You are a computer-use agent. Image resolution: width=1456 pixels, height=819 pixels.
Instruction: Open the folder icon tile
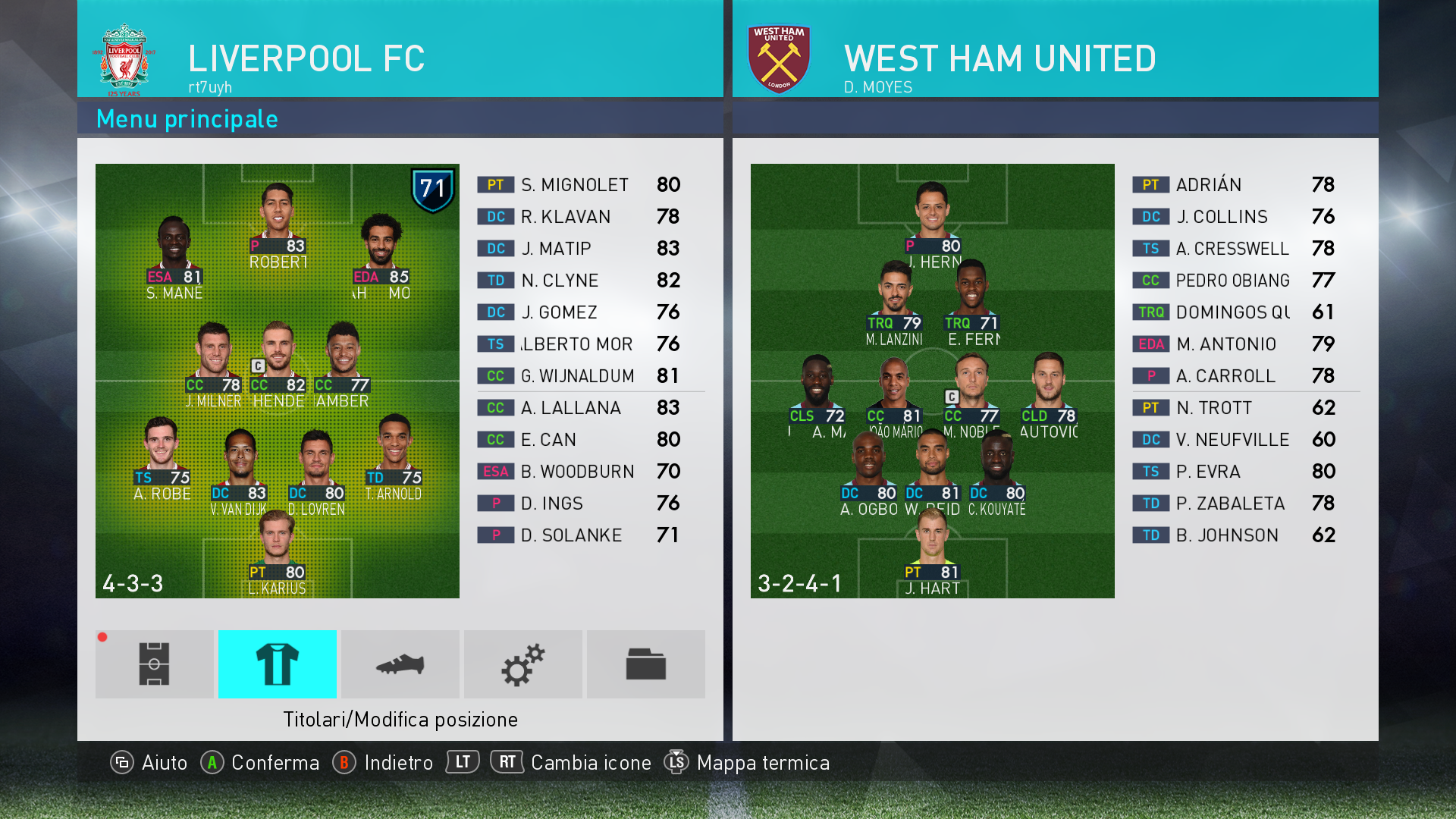[x=645, y=664]
